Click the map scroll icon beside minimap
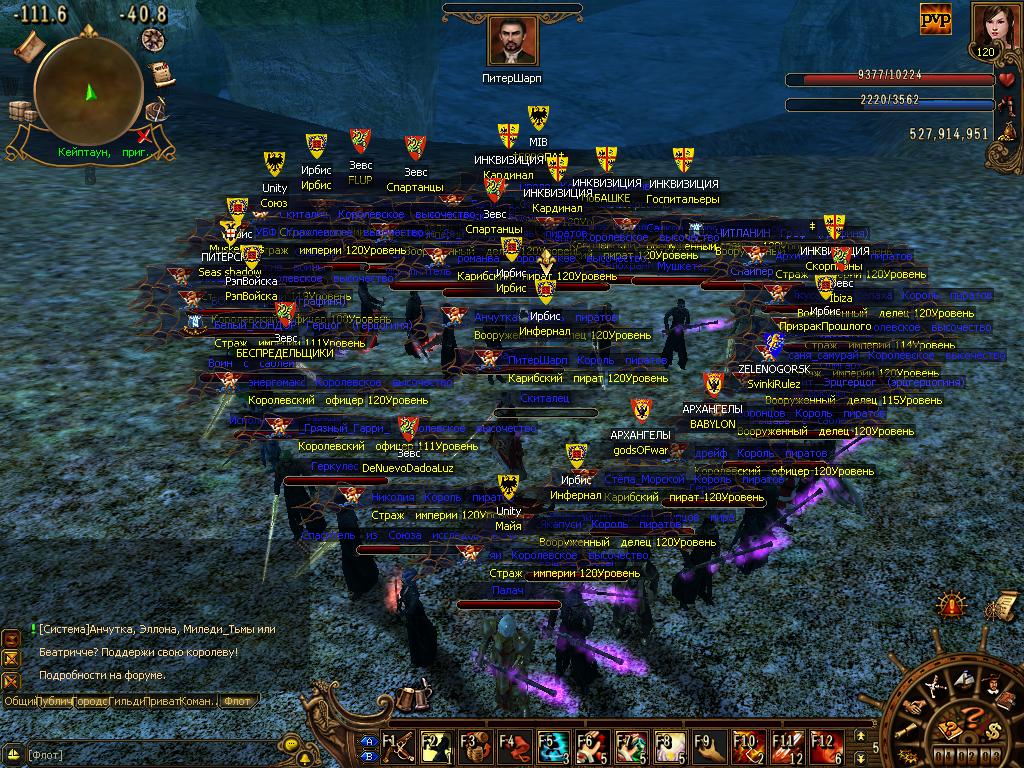This screenshot has height=768, width=1024. 27,44
